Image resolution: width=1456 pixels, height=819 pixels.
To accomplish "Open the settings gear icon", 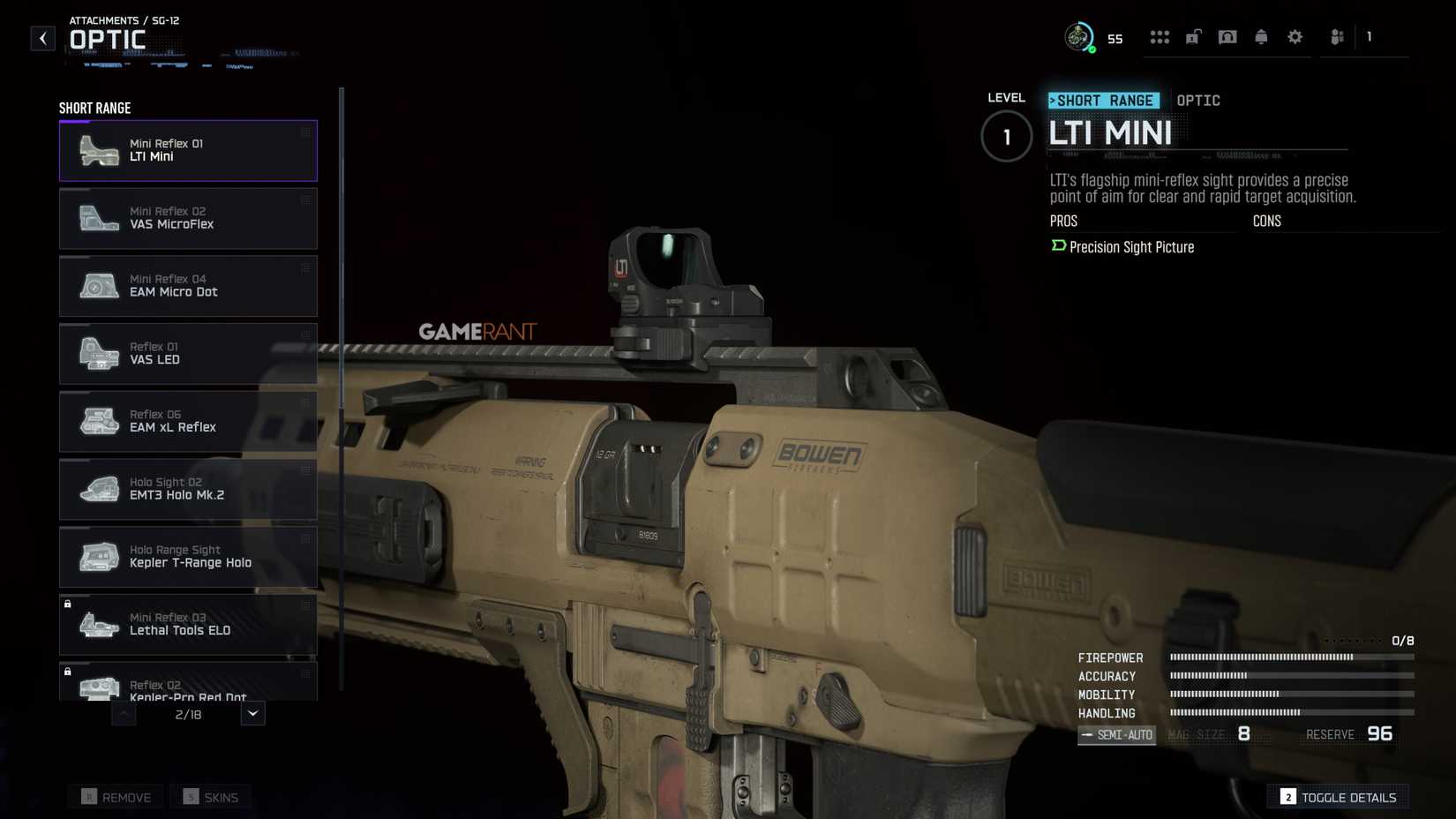I will [1295, 37].
